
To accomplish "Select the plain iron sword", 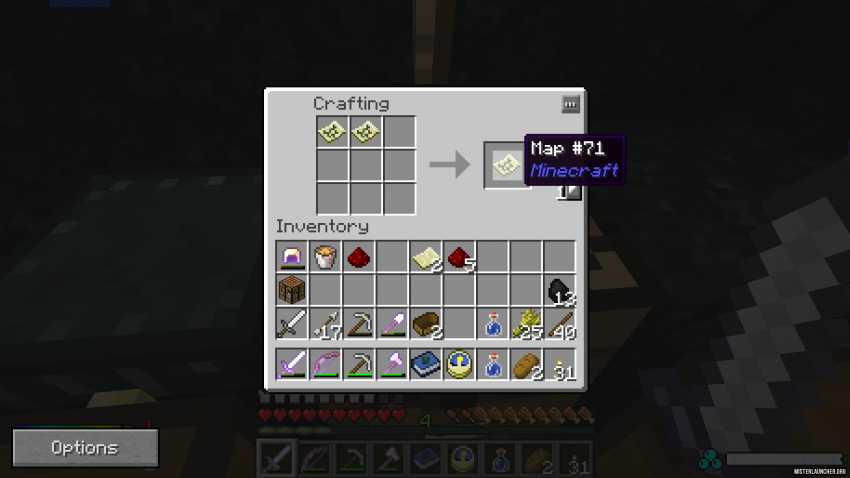I will coord(292,324).
